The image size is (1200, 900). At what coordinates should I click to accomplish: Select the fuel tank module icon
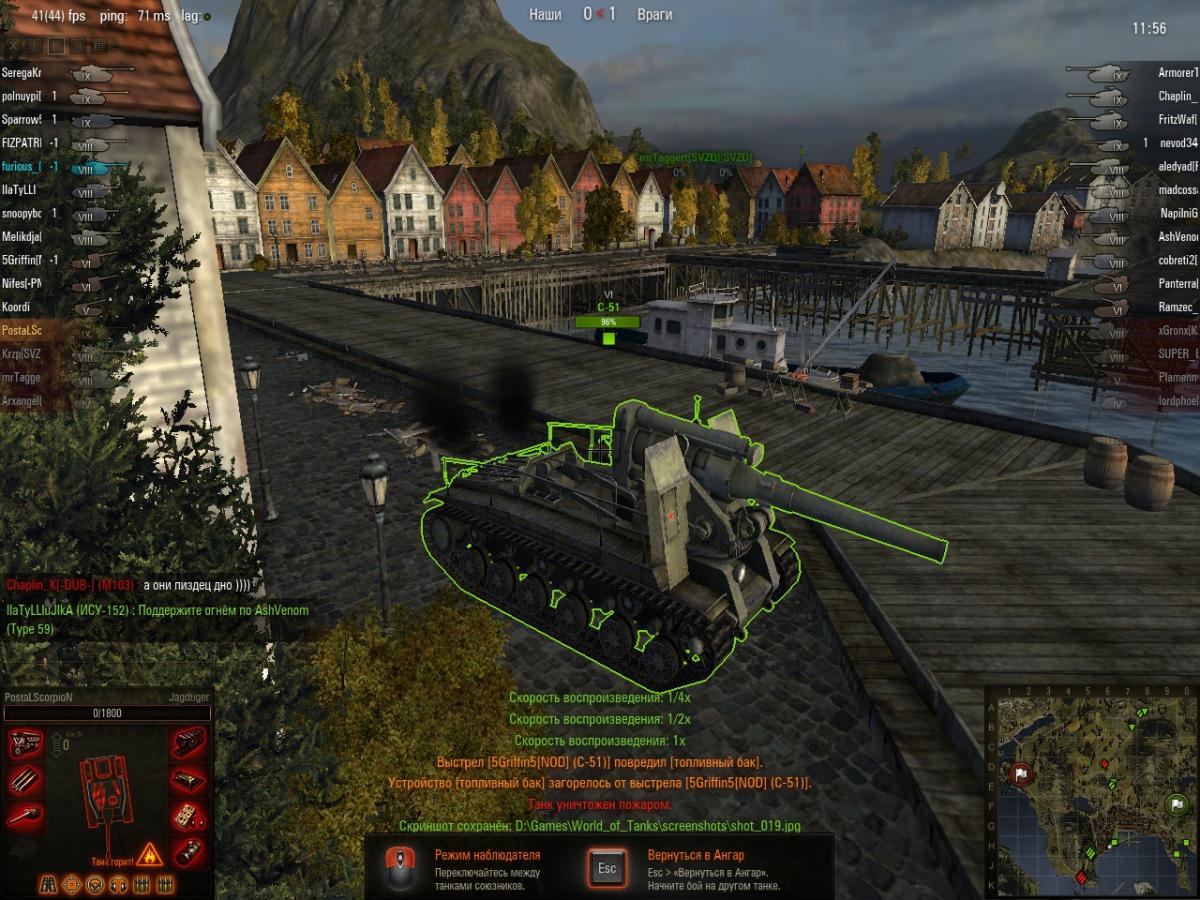point(188,781)
